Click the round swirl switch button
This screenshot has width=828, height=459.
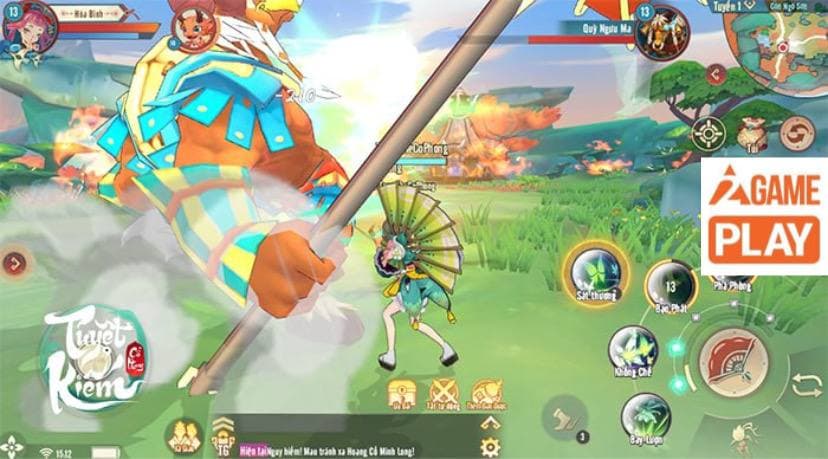pyautogui.click(x=797, y=132)
